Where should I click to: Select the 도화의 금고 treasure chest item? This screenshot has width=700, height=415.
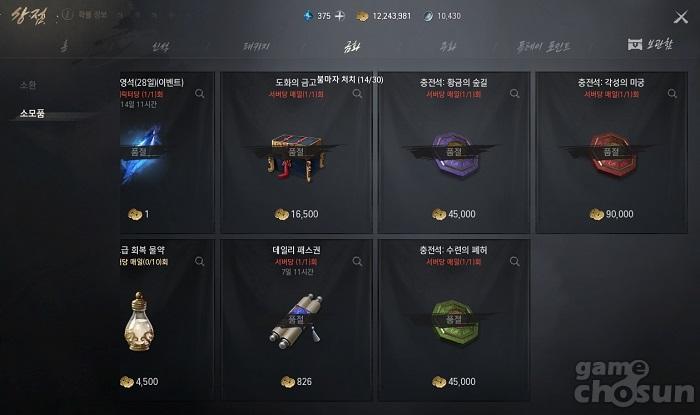click(296, 152)
